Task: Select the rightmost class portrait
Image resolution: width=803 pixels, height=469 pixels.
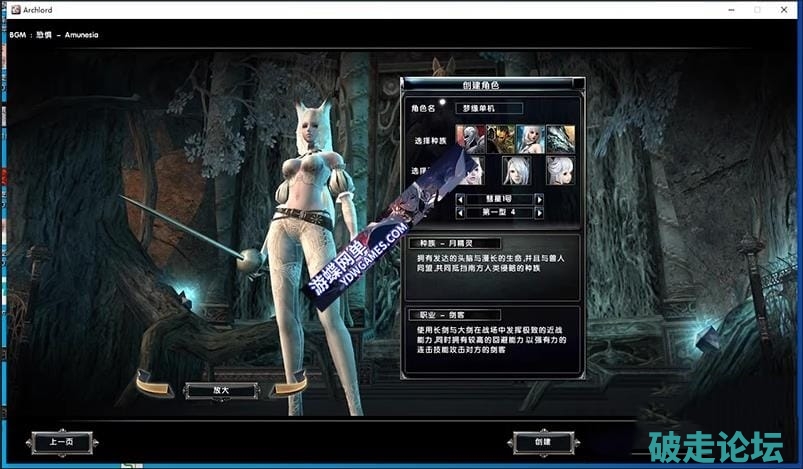Action: pyautogui.click(x=560, y=169)
